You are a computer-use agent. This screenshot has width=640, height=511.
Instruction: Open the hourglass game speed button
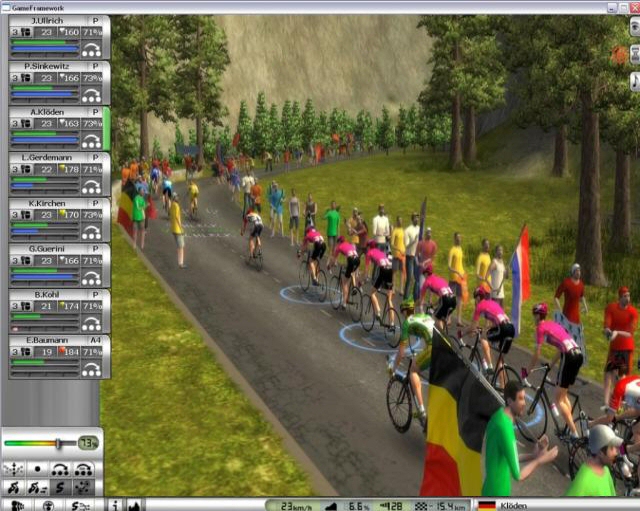[634, 57]
